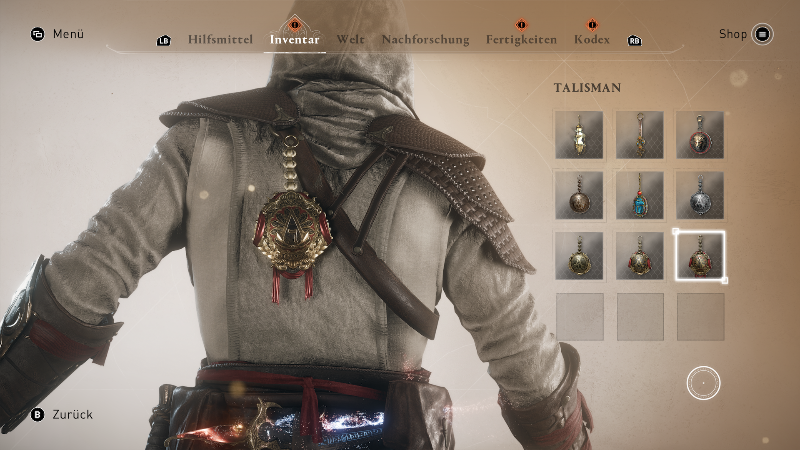Select the talisman with red-rimmed round medallion
Screen dimensions: 800x450
(x=700, y=135)
